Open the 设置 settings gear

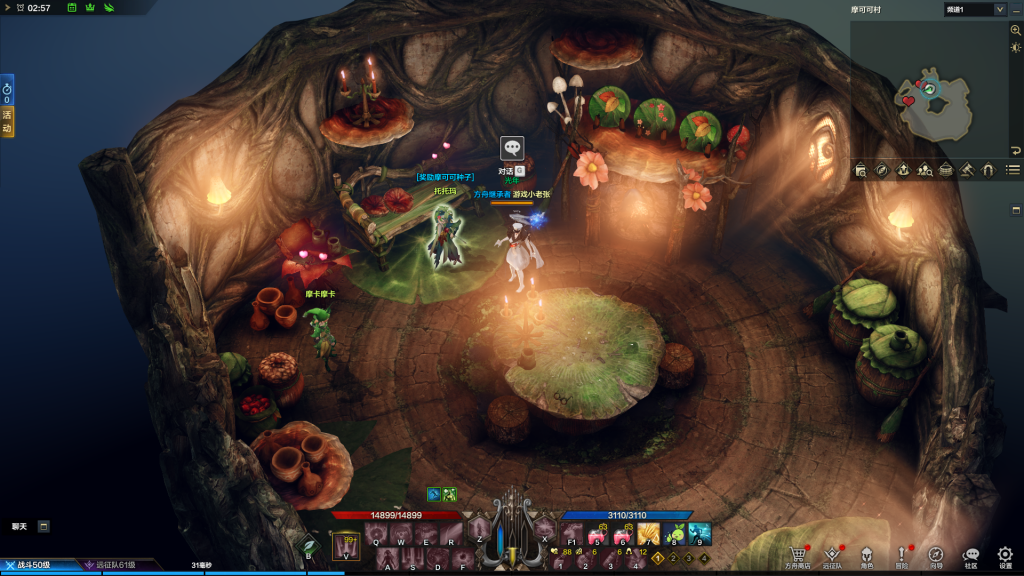point(1005,554)
